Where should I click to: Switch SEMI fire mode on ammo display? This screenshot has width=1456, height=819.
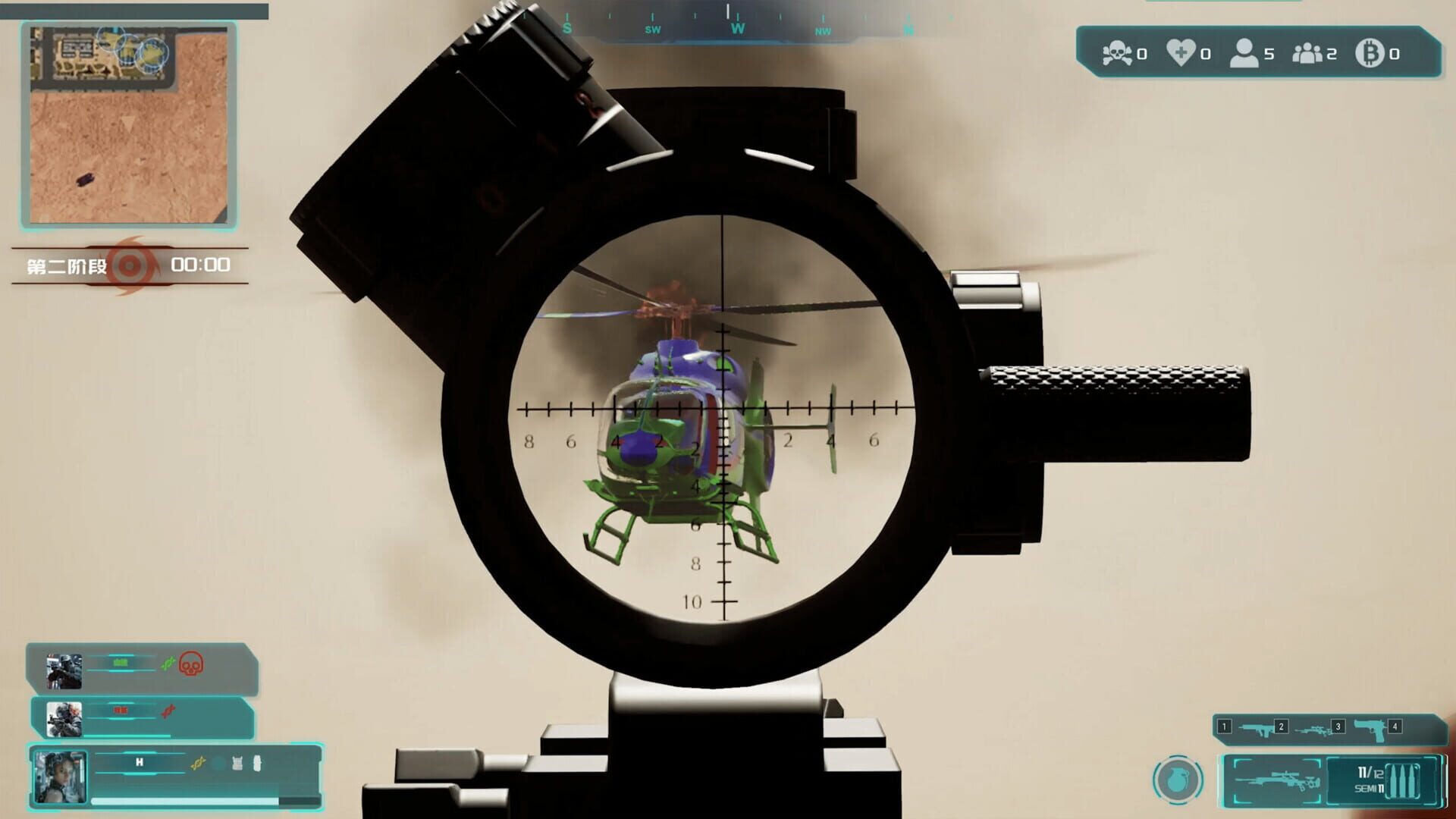1368,789
